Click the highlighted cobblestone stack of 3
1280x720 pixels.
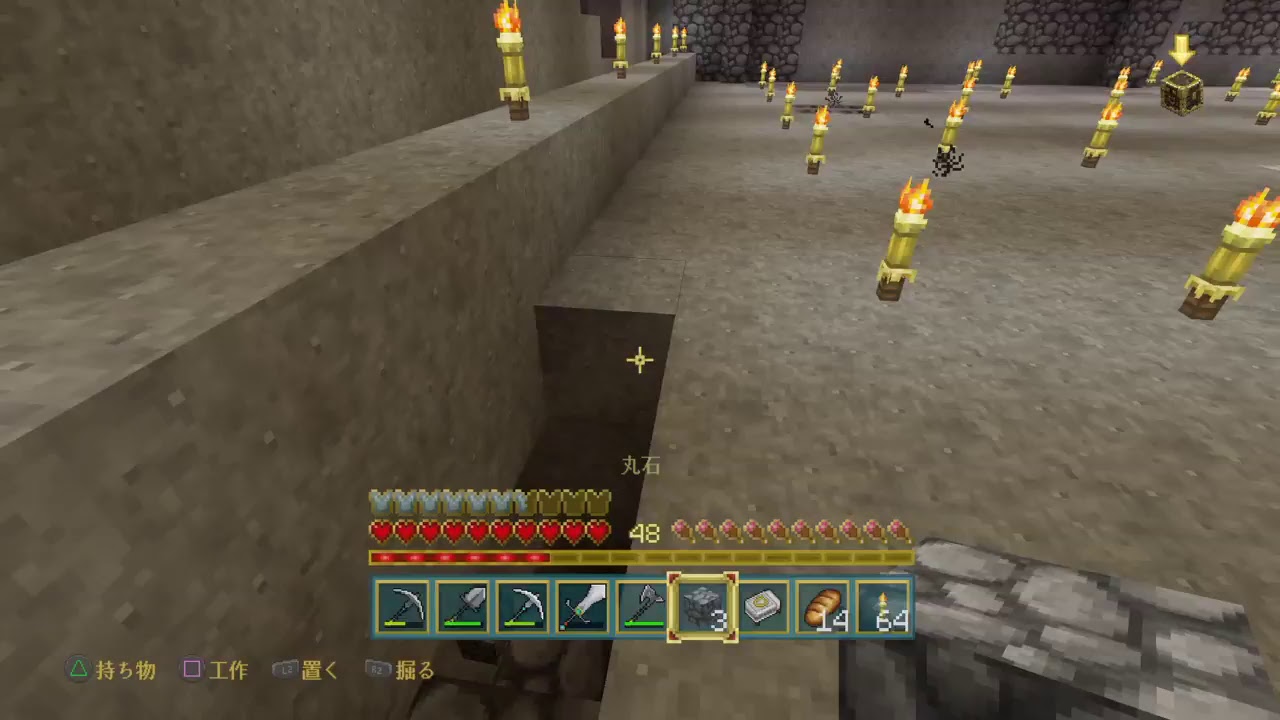705,605
